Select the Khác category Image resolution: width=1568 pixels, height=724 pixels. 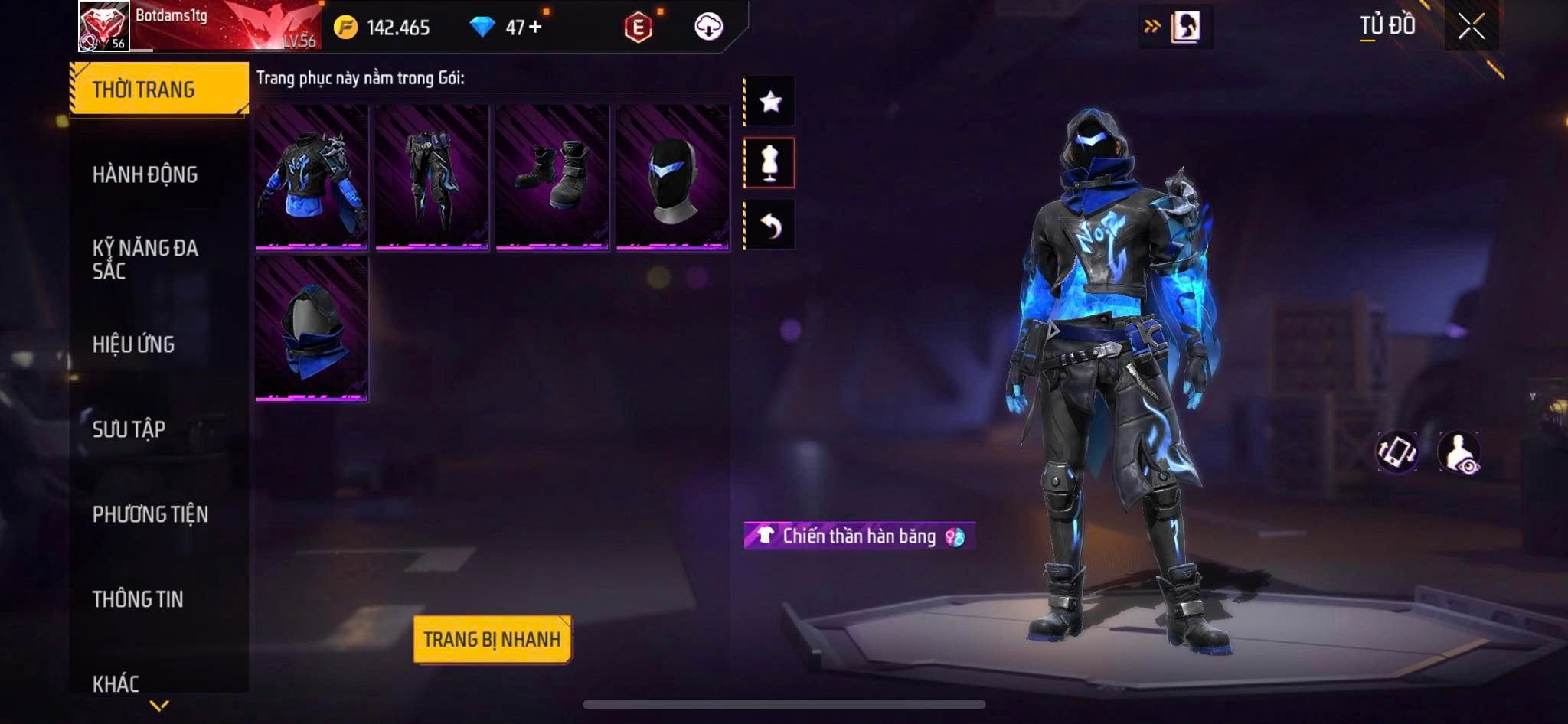pos(116,683)
